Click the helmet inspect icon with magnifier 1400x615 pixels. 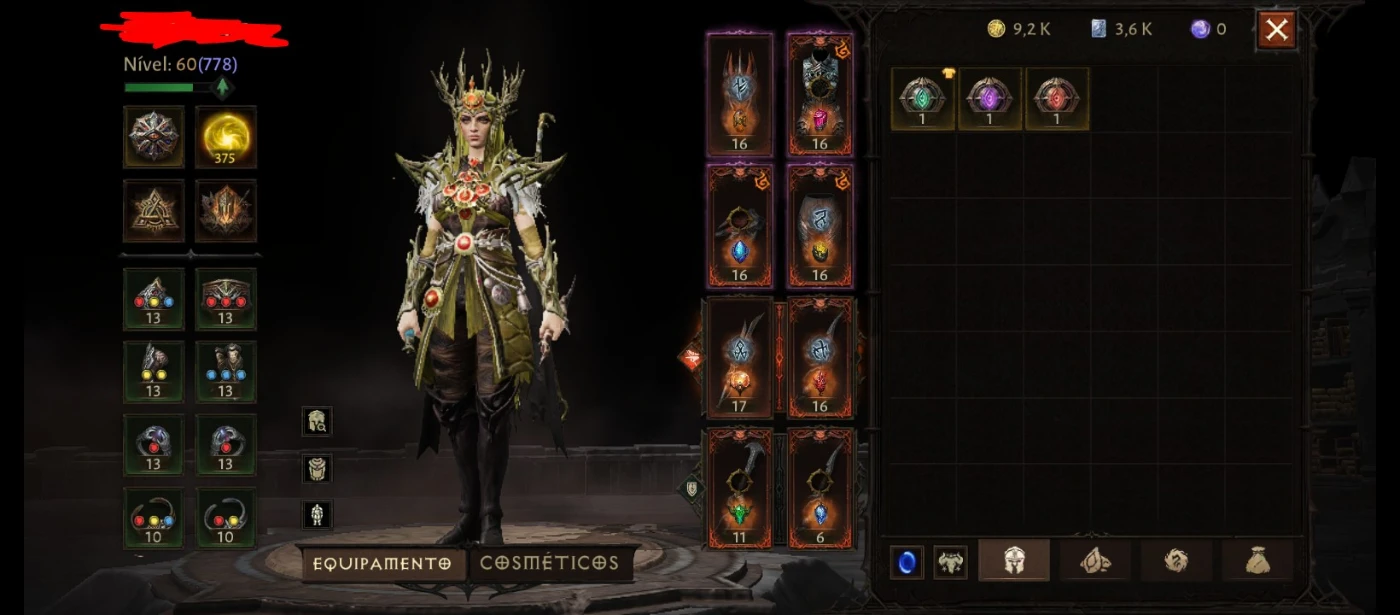coord(317,421)
